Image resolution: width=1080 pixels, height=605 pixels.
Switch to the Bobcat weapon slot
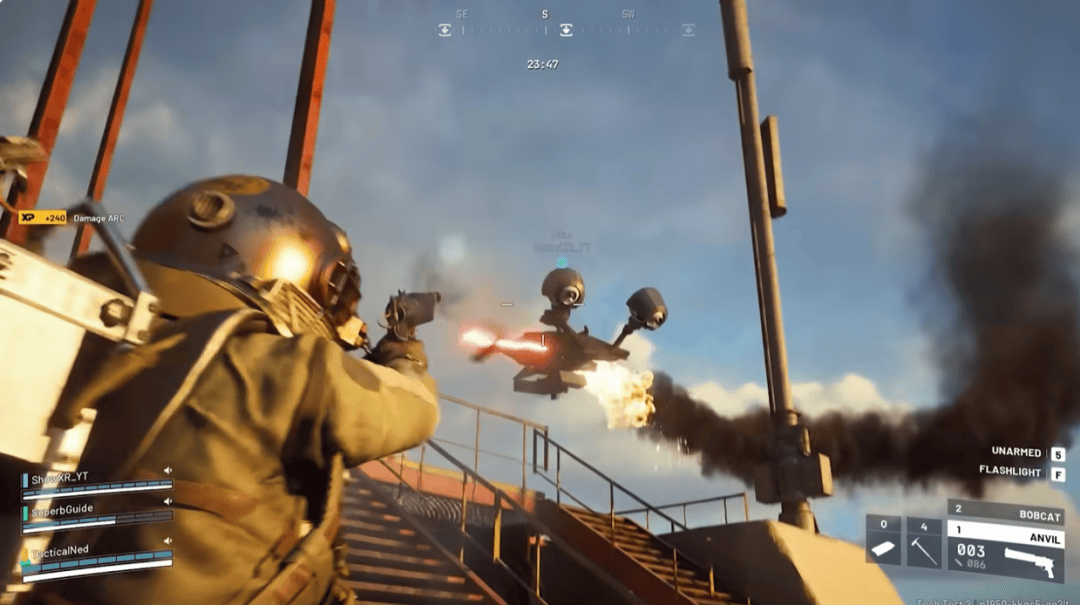(1005, 511)
